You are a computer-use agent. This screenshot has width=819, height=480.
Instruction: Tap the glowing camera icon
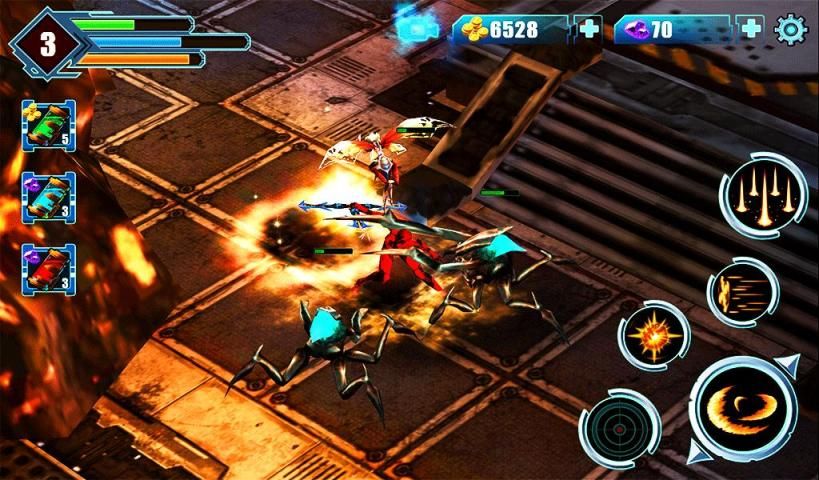point(413,28)
